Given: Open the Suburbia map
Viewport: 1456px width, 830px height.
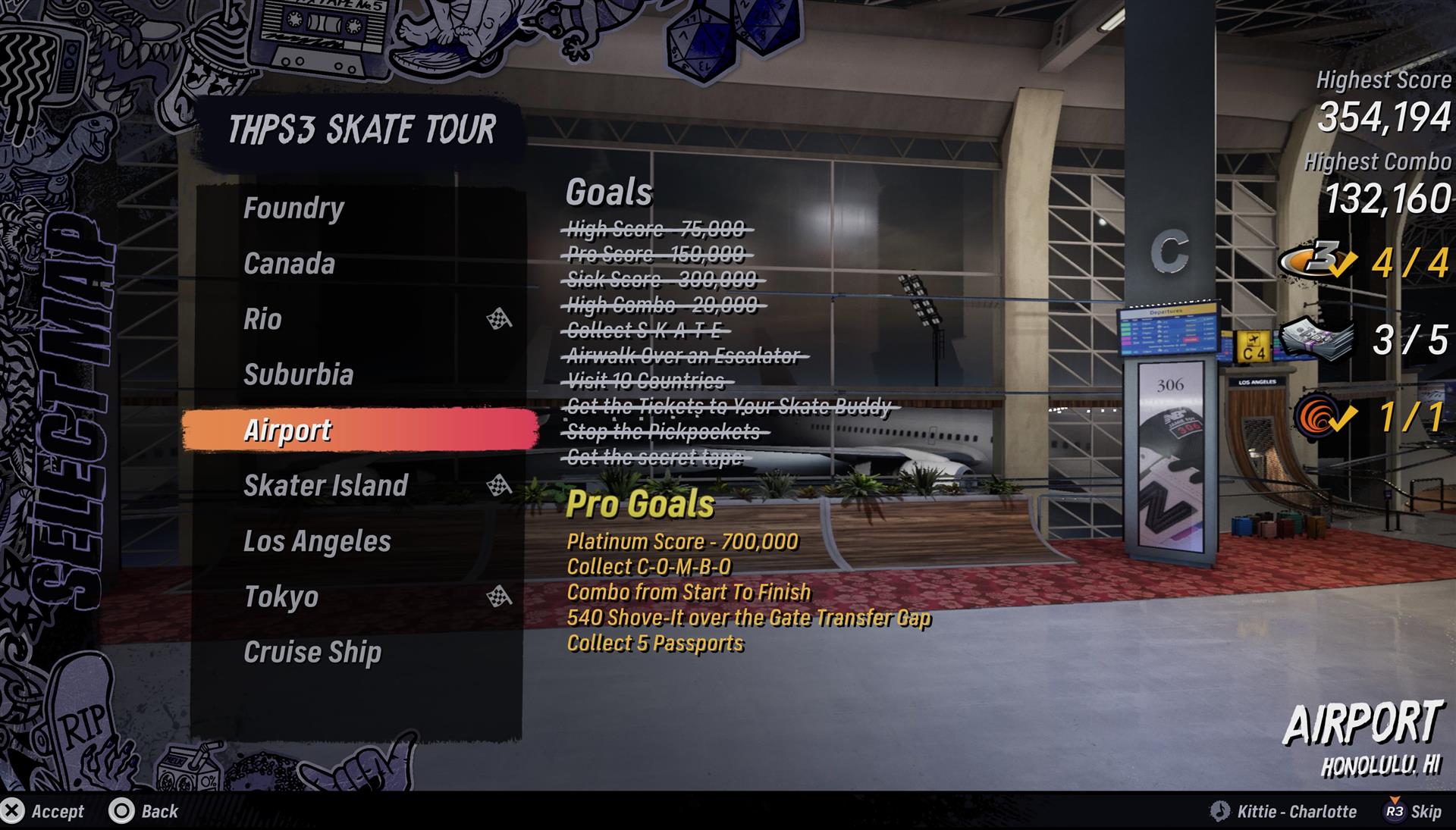Looking at the screenshot, I should click(298, 374).
